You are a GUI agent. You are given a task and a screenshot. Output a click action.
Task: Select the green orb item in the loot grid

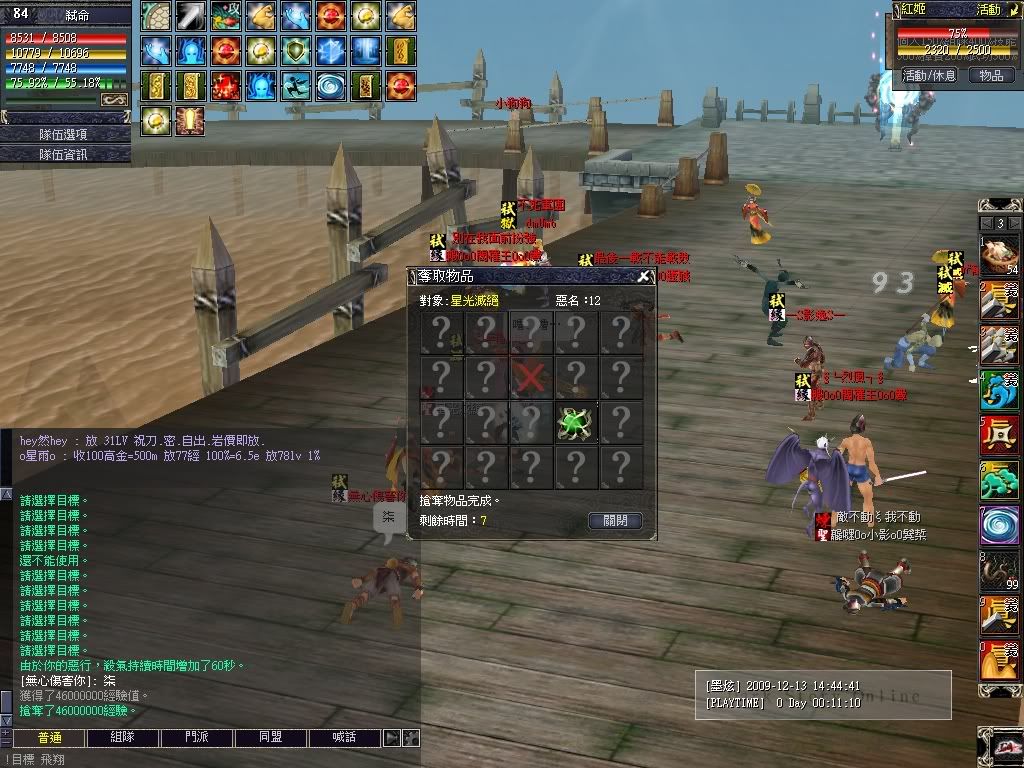pyautogui.click(x=577, y=423)
